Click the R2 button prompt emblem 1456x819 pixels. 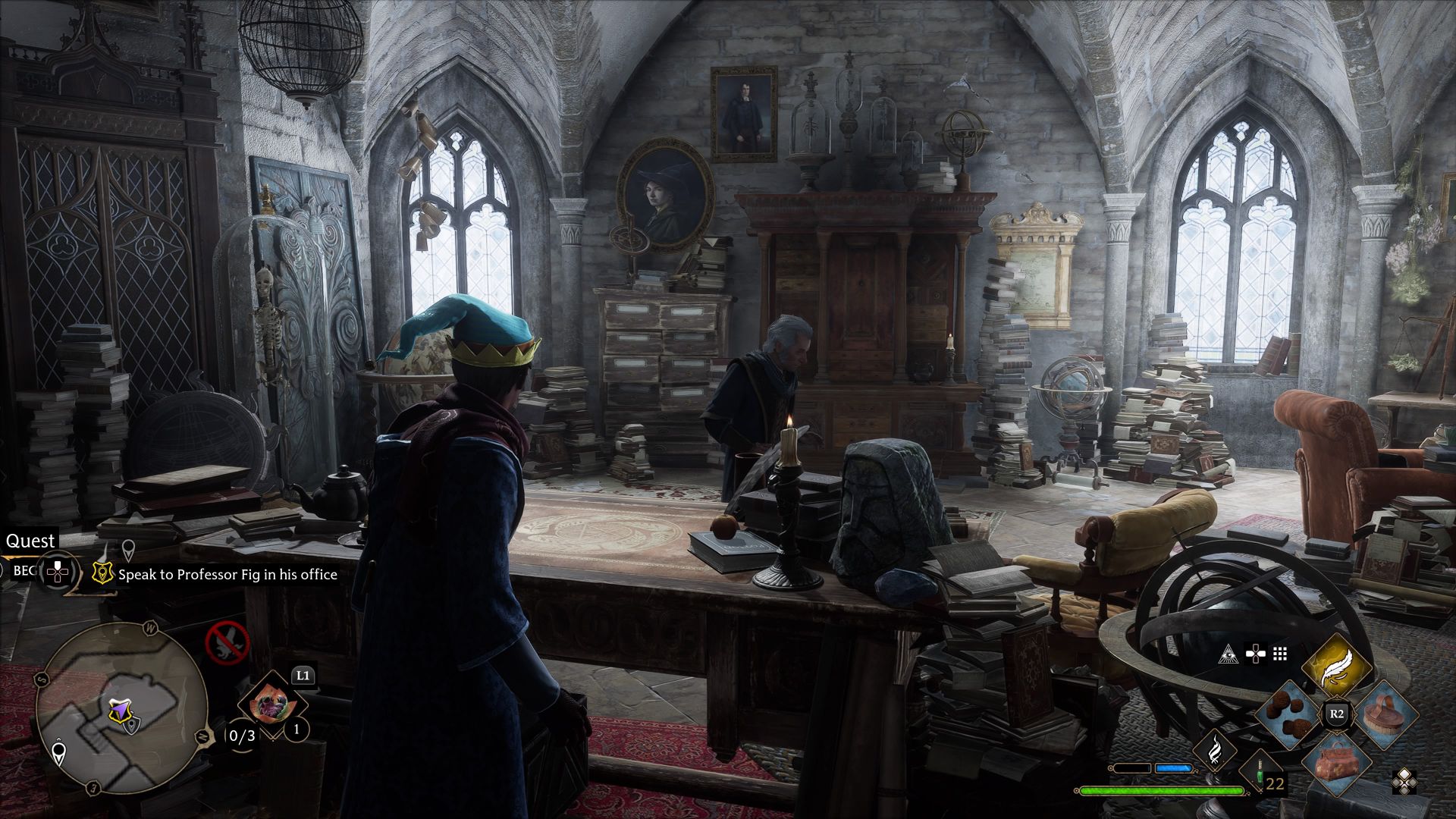(x=1337, y=714)
